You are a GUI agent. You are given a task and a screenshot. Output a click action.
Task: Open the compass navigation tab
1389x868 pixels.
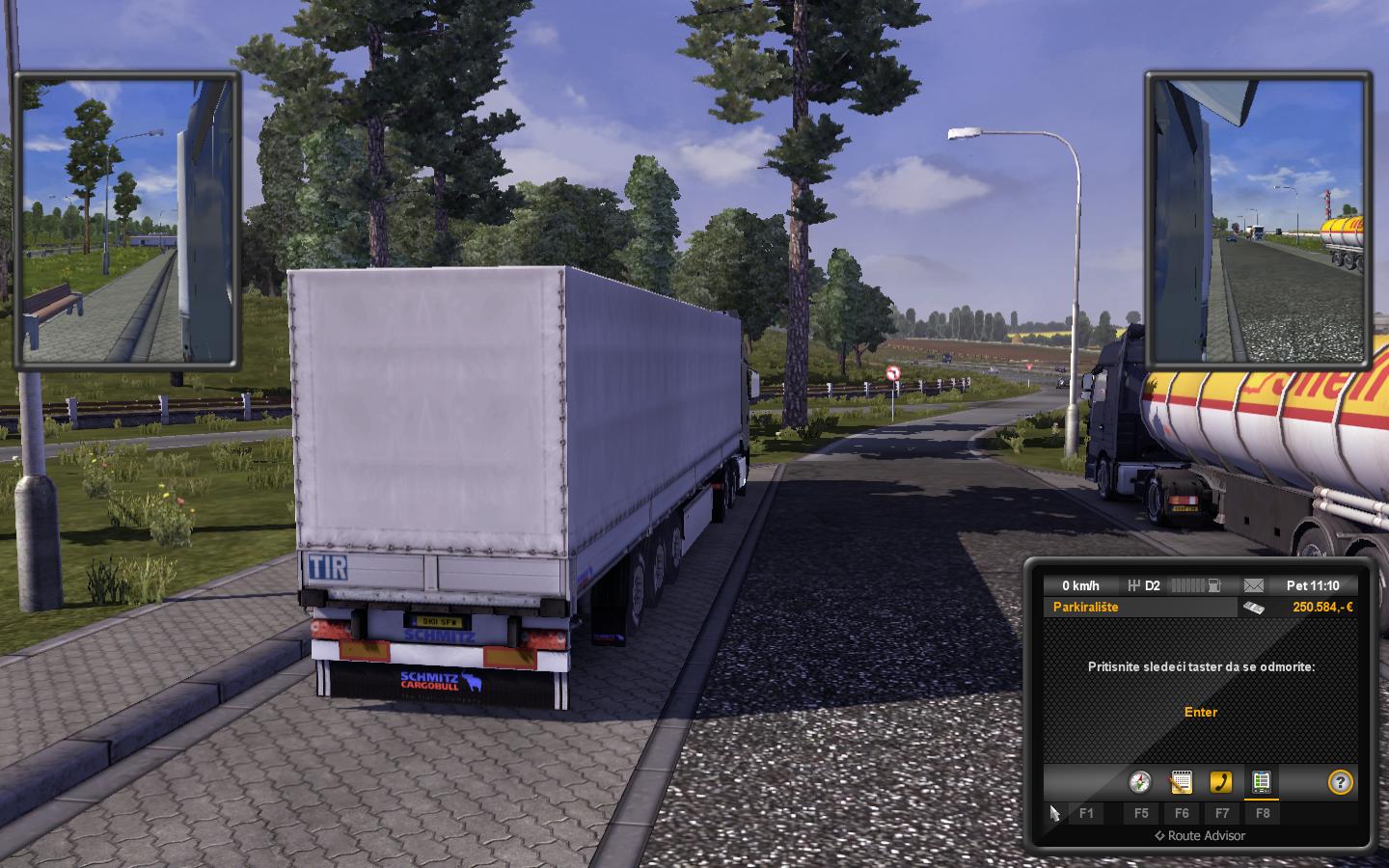1141,781
